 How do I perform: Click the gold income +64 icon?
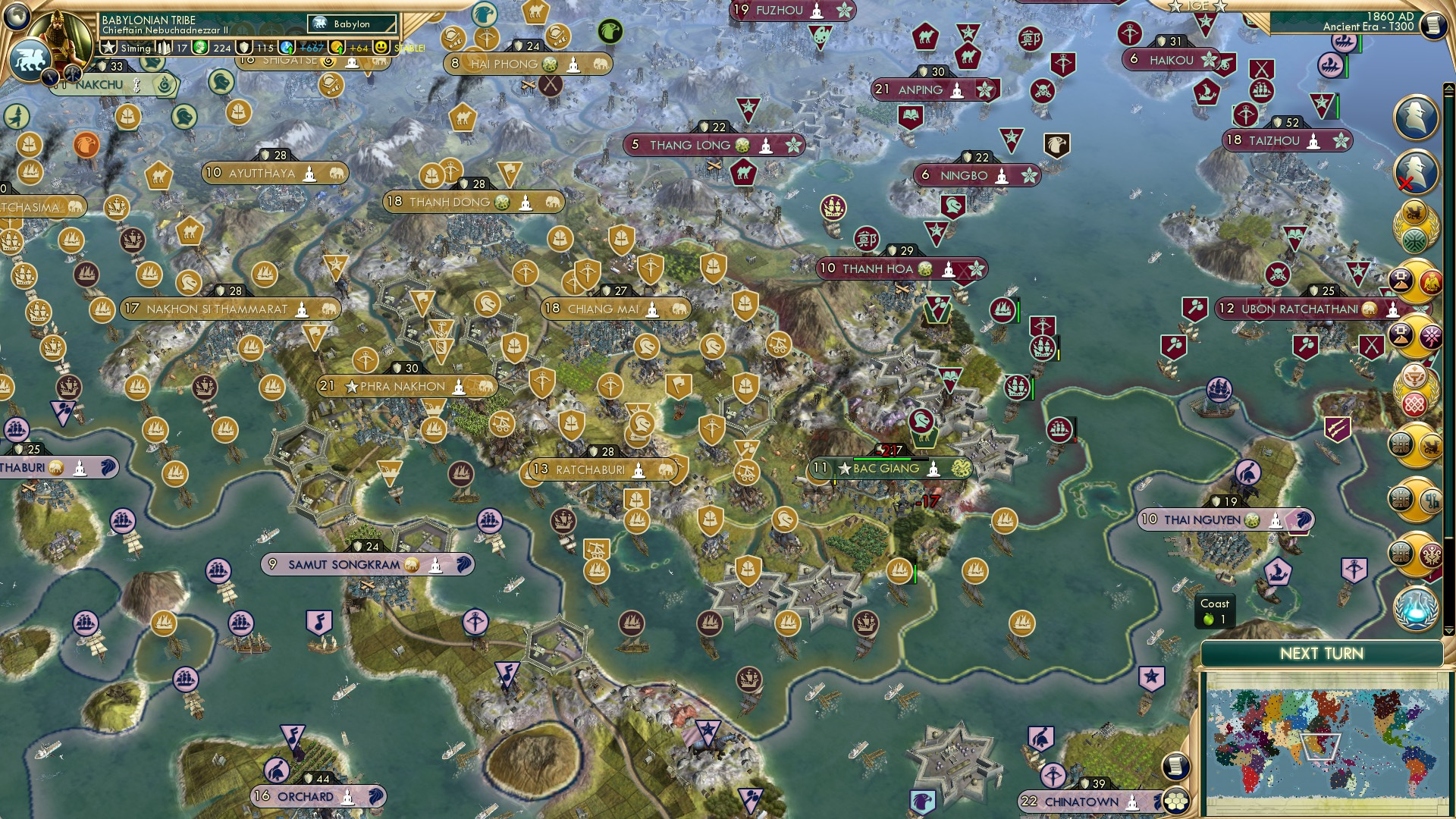tap(337, 47)
